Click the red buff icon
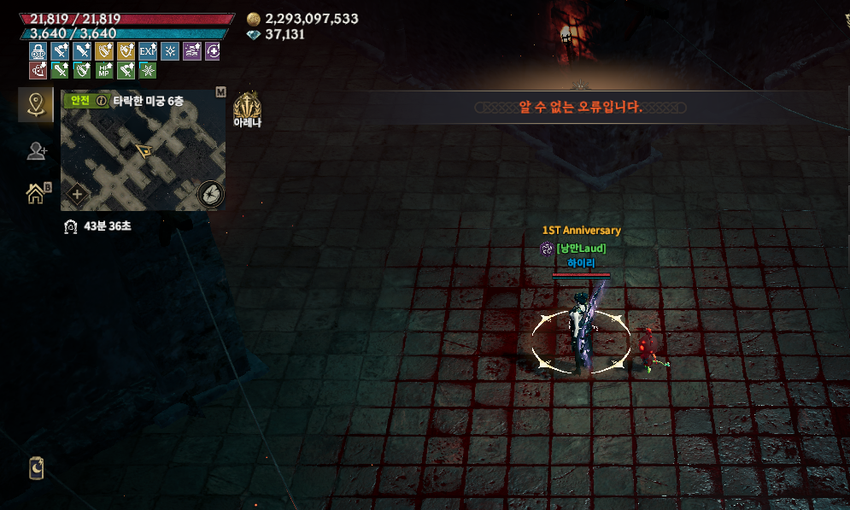This screenshot has height=510, width=850. (x=38, y=70)
